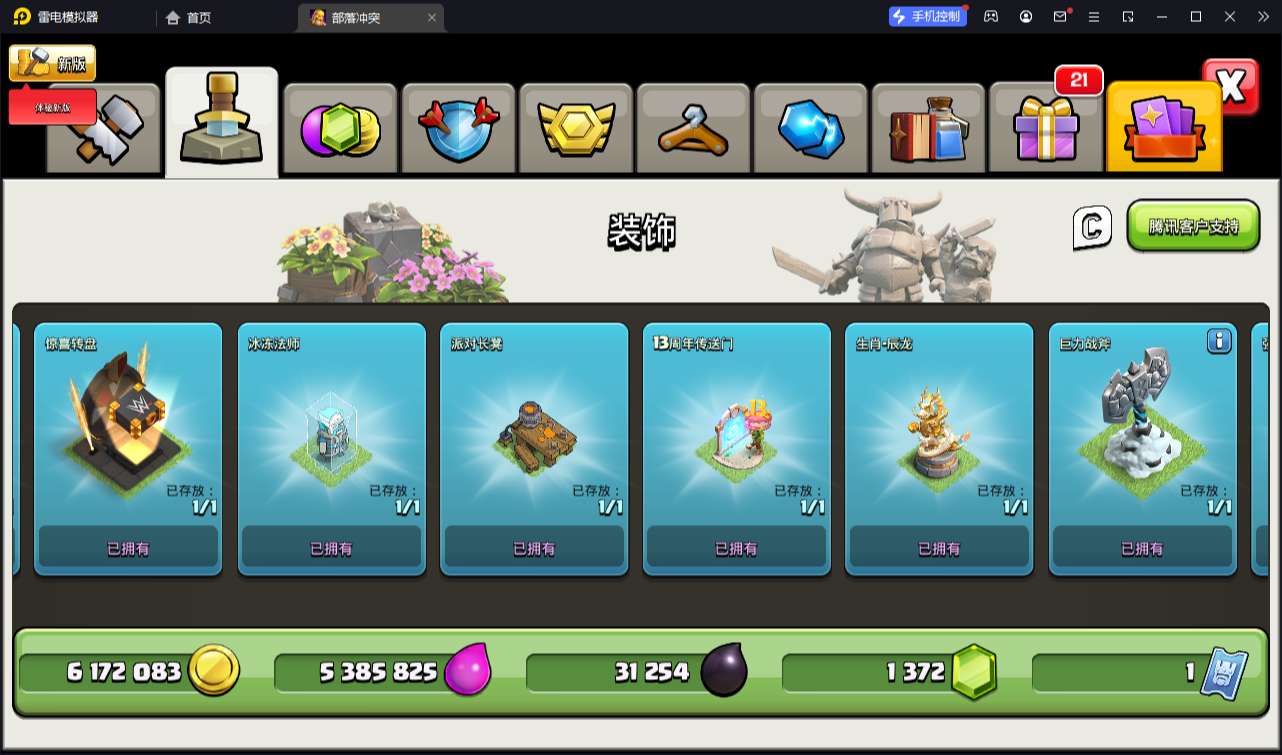Open the clothes hanger skins tab
The height and width of the screenshot is (755, 1282).
click(x=693, y=130)
